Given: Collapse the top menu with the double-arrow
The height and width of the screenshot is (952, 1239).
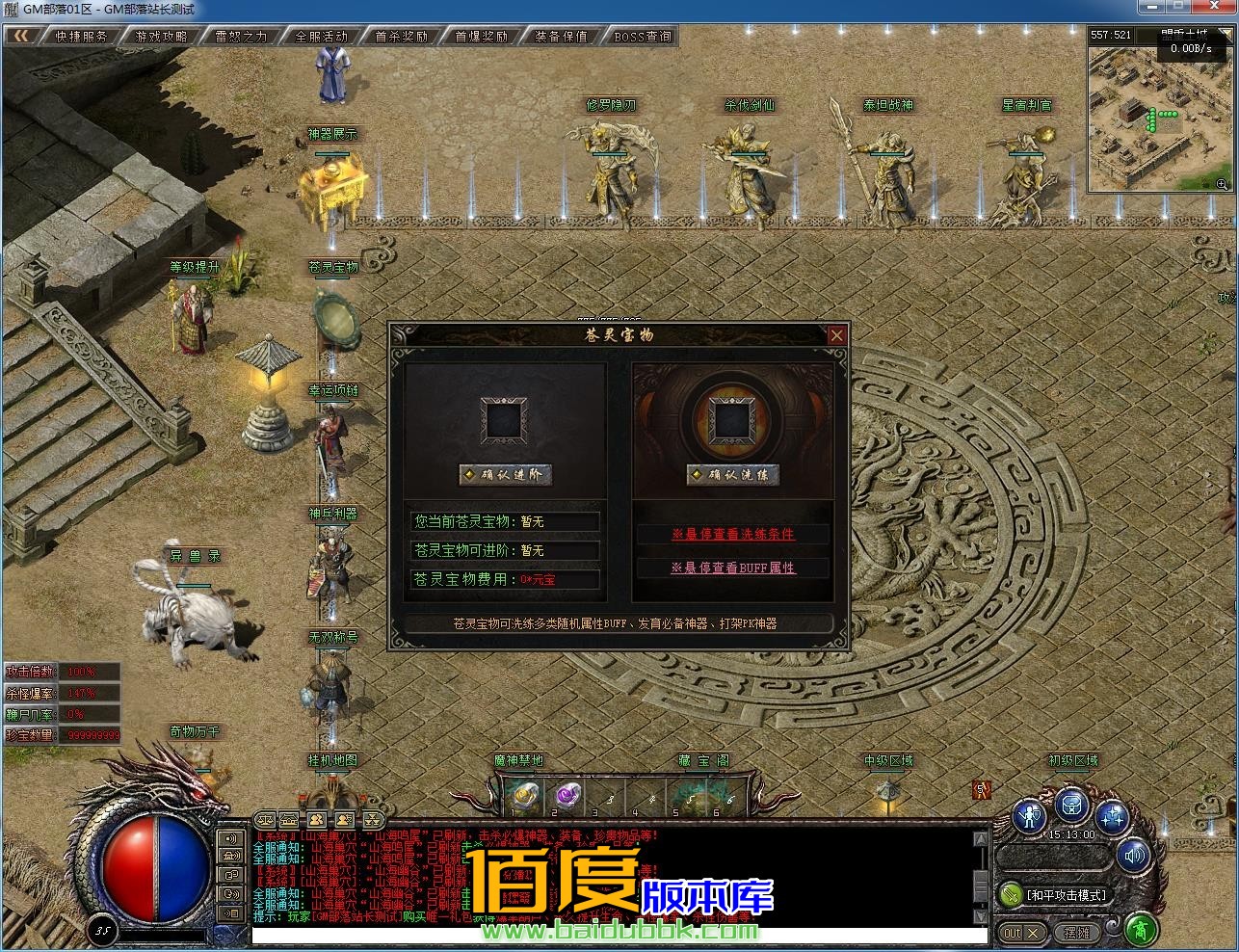Looking at the screenshot, I should click(20, 34).
